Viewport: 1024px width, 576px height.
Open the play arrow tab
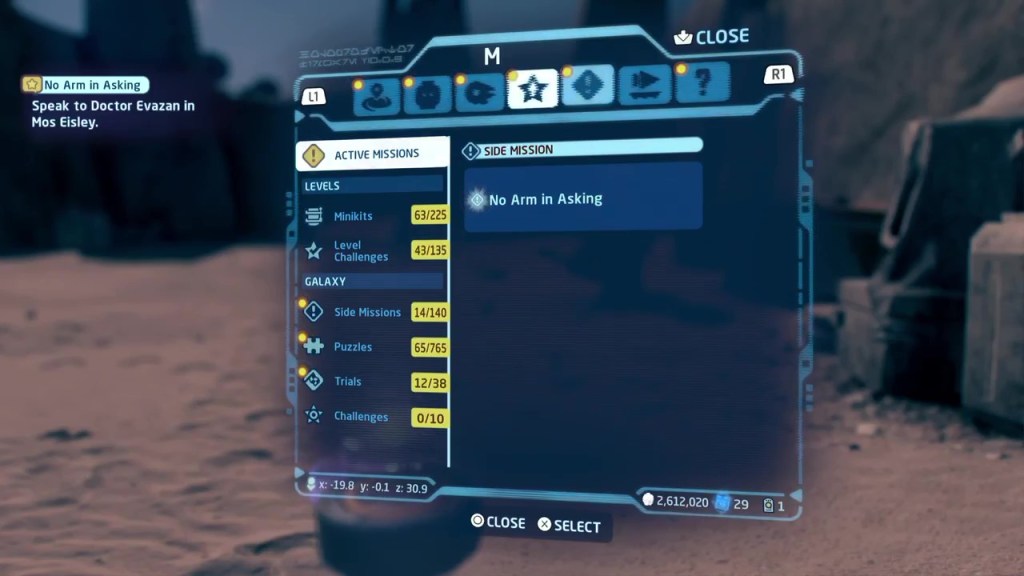644,86
